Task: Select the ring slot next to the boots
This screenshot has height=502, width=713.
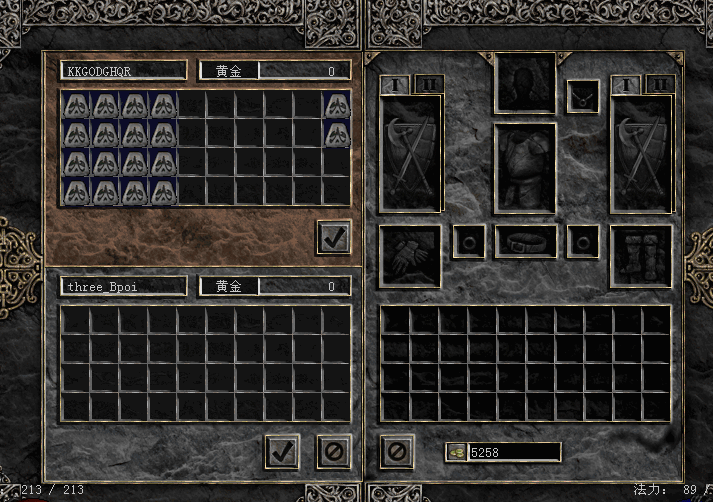Action: coord(583,240)
